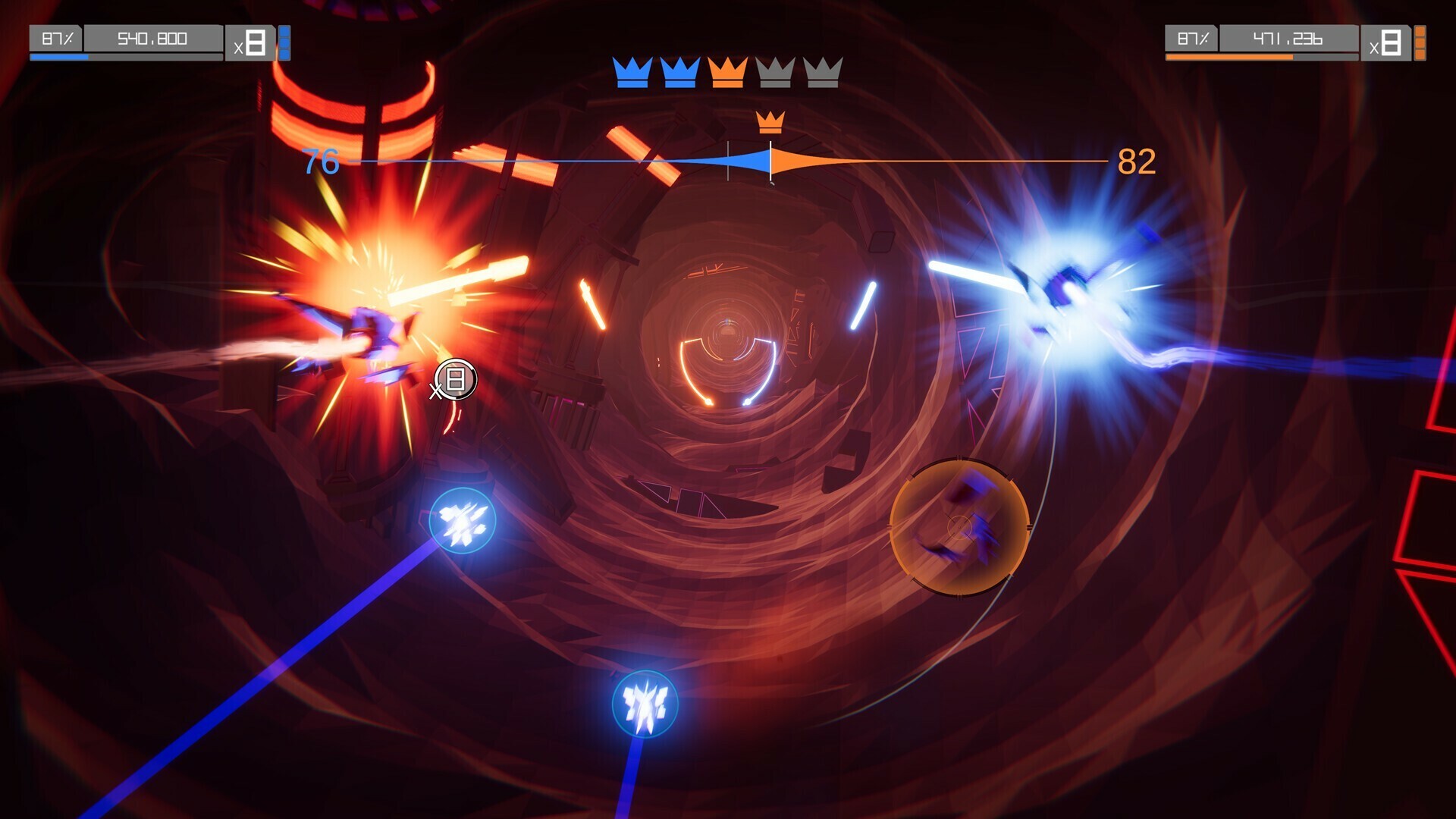Click the blue 76 score label
The image size is (1456, 819).
tap(322, 162)
